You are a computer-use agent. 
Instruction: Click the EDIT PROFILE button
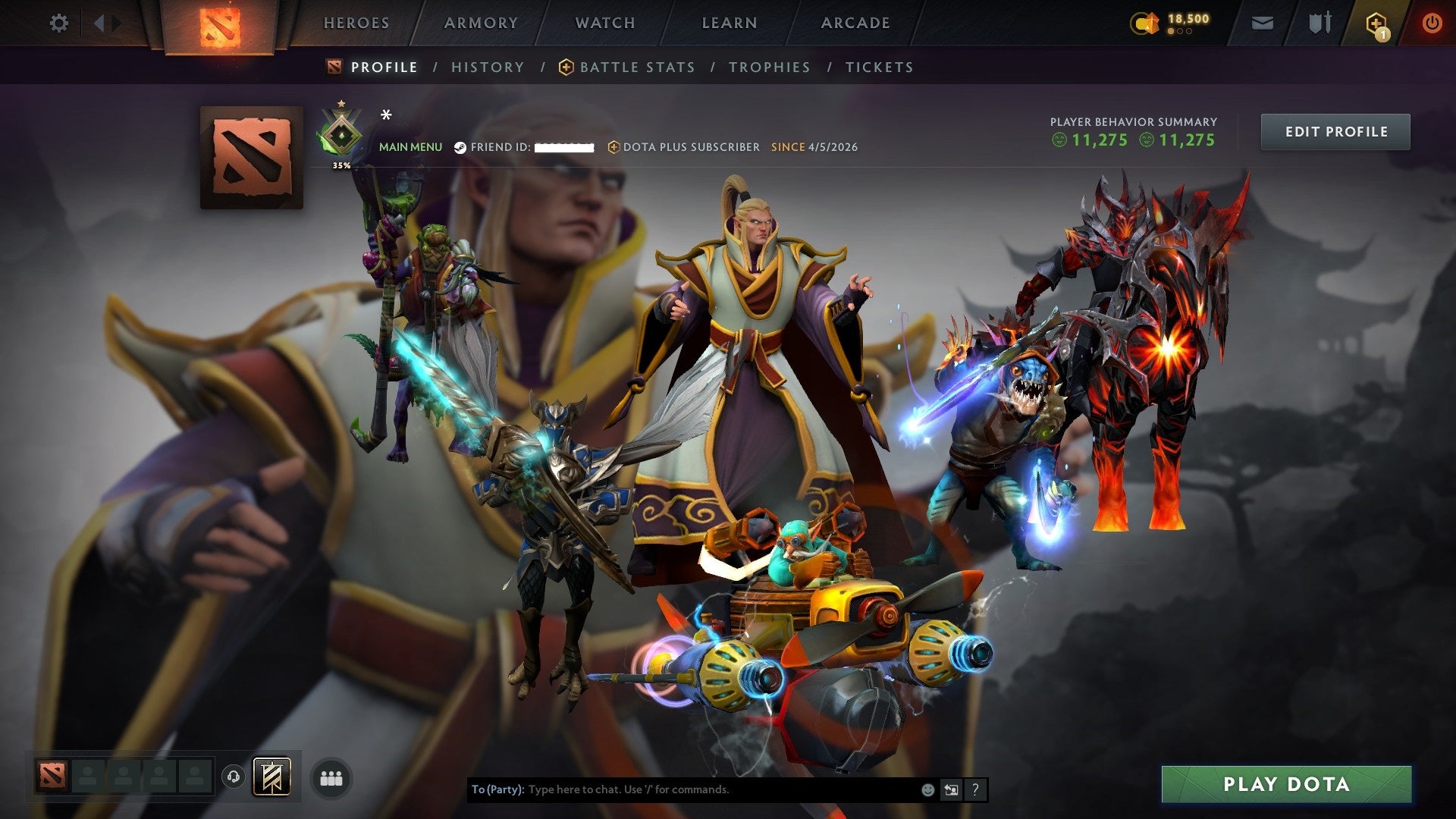click(1335, 131)
